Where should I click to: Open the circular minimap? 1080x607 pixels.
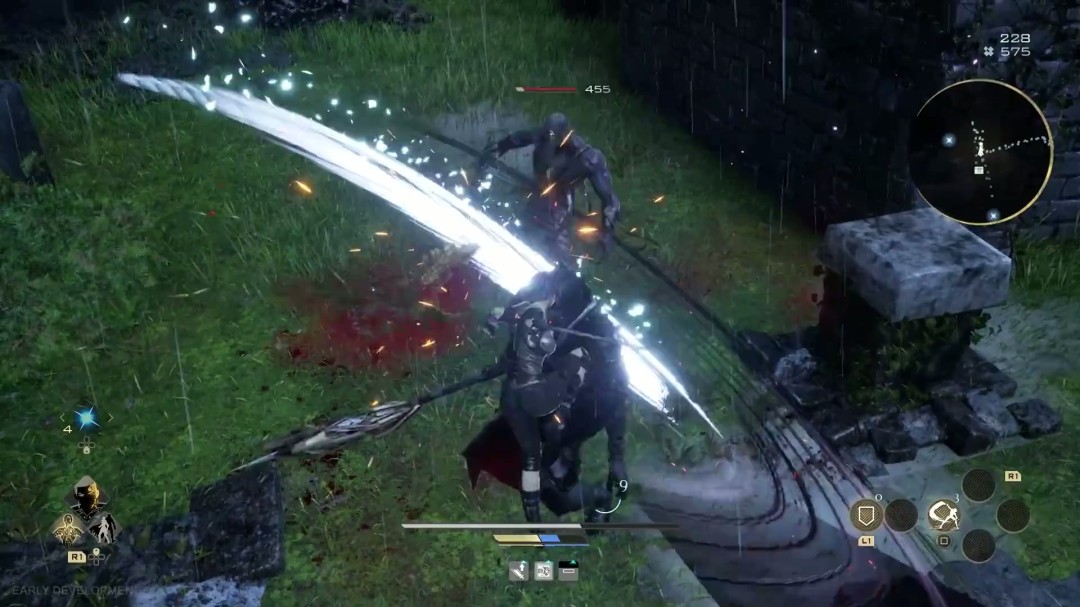(x=980, y=152)
